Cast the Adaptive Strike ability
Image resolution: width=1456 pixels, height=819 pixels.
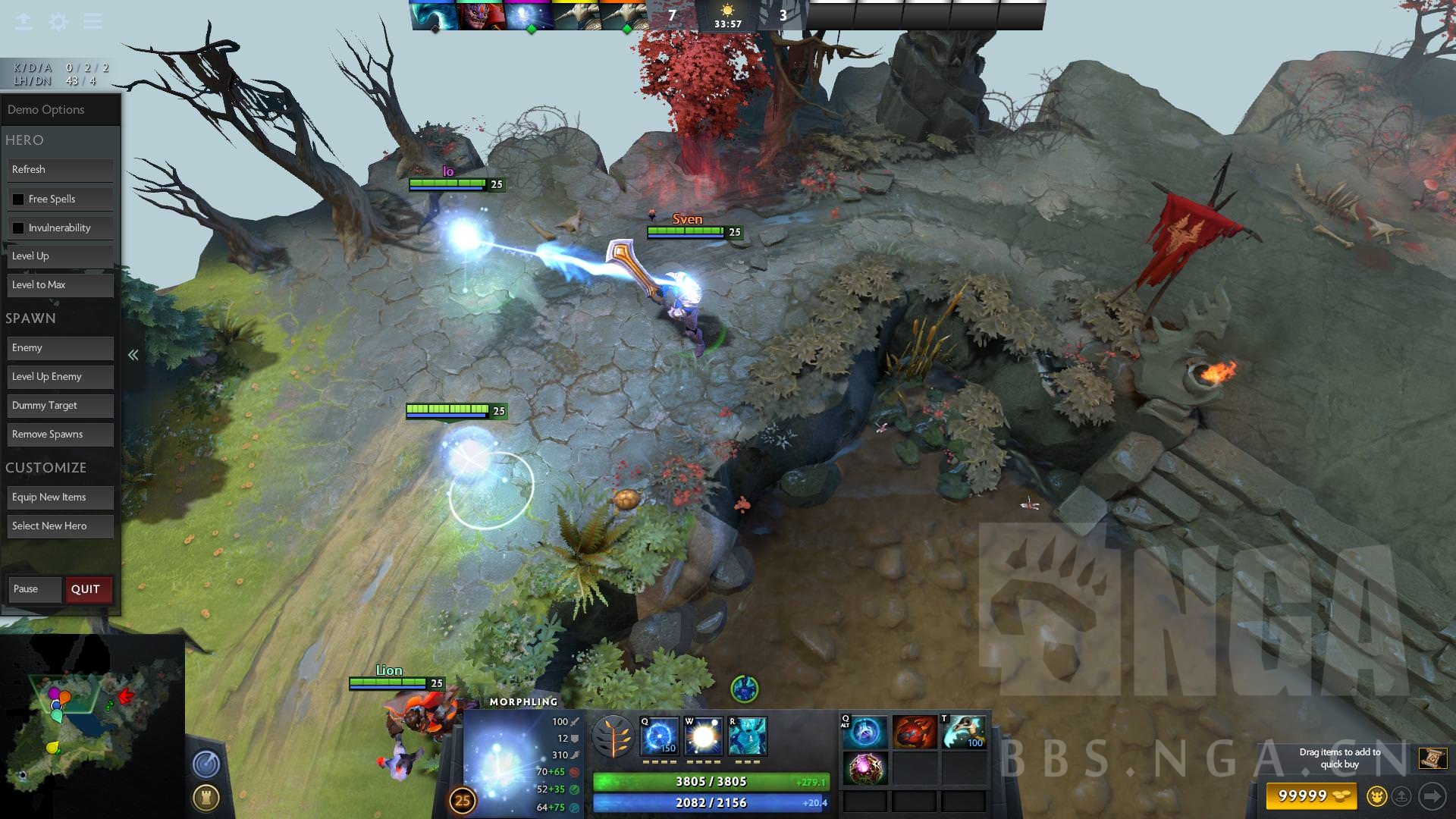click(701, 737)
